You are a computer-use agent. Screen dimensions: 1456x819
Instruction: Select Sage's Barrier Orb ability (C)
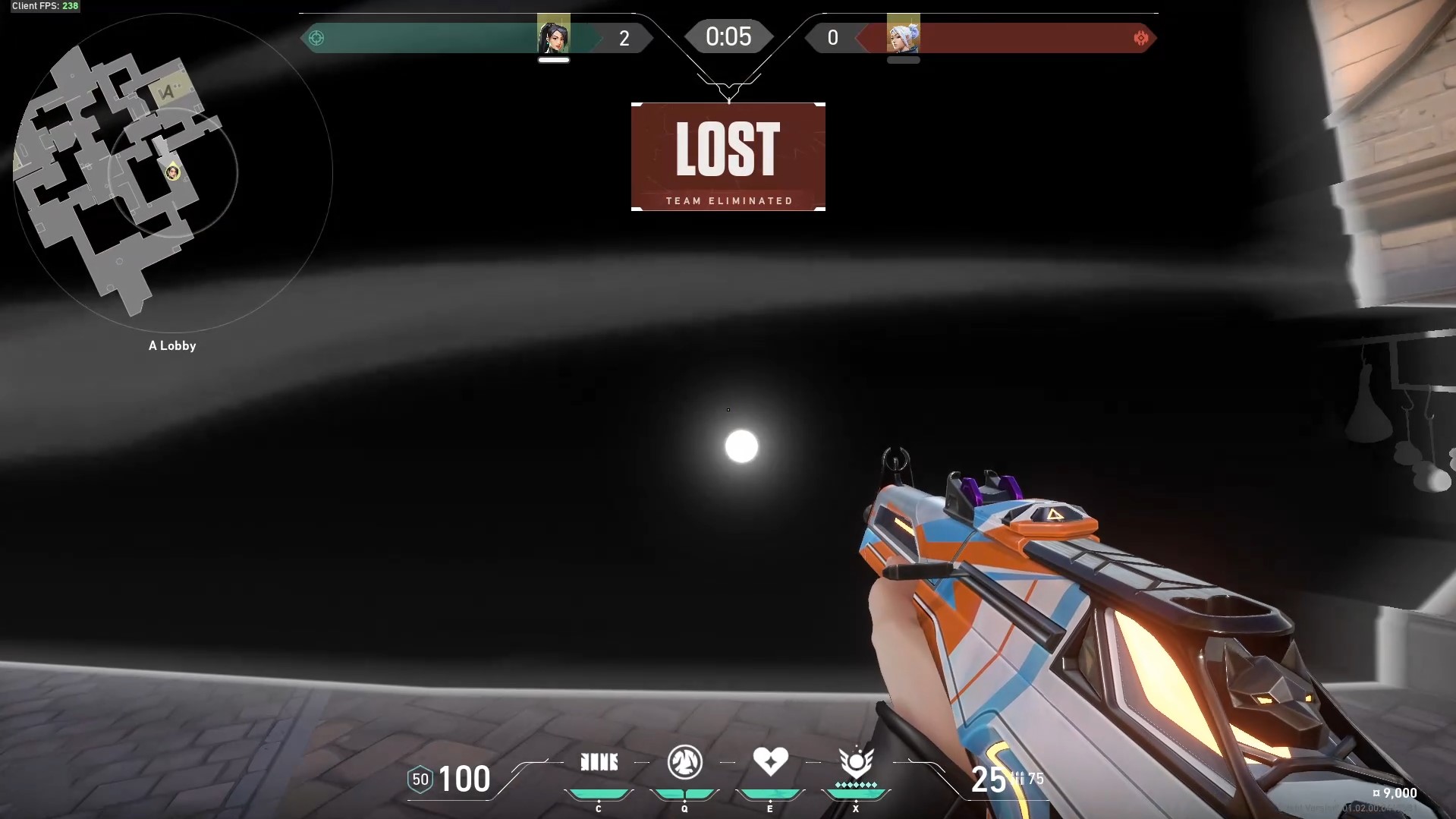pyautogui.click(x=599, y=761)
